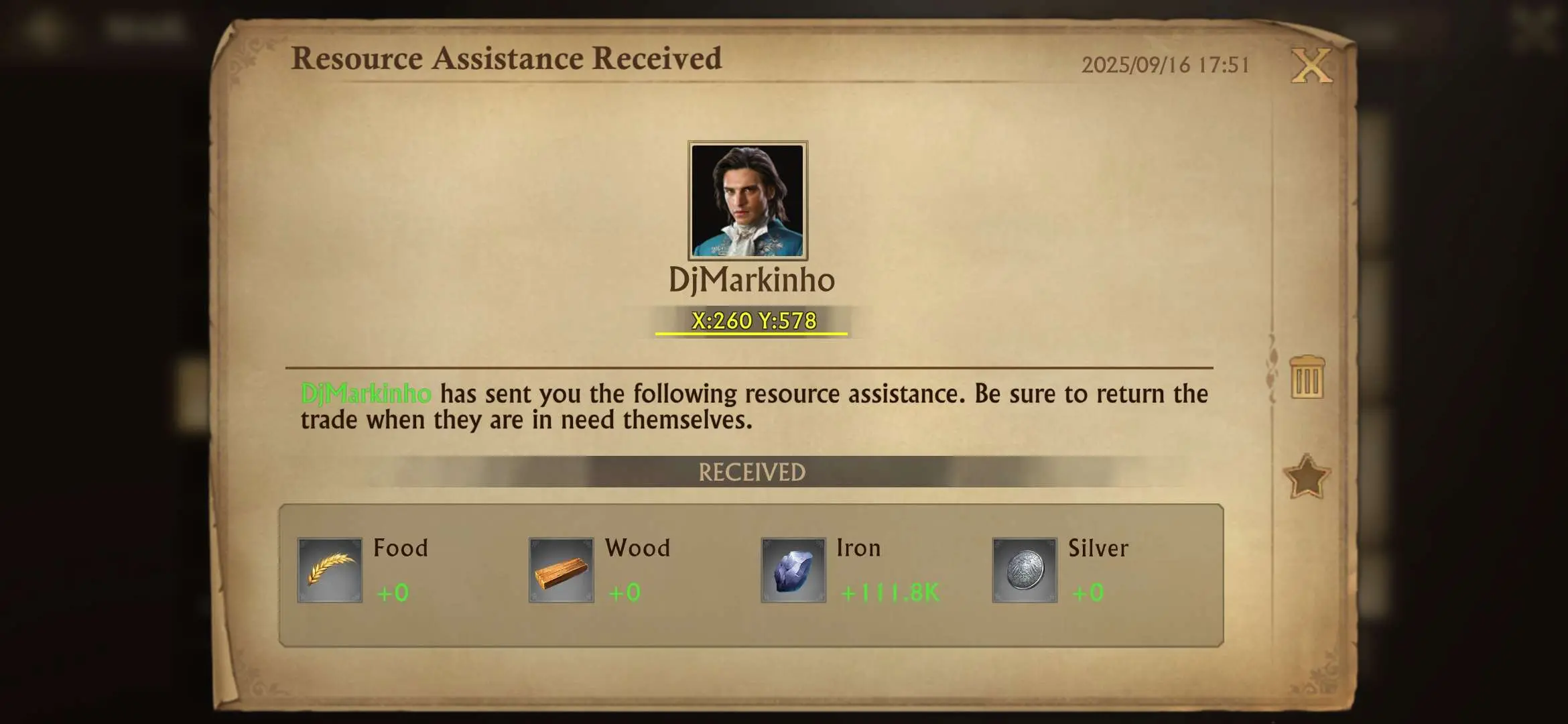
Task: Tap the DjMarkinho name under the avatar
Action: pos(753,282)
